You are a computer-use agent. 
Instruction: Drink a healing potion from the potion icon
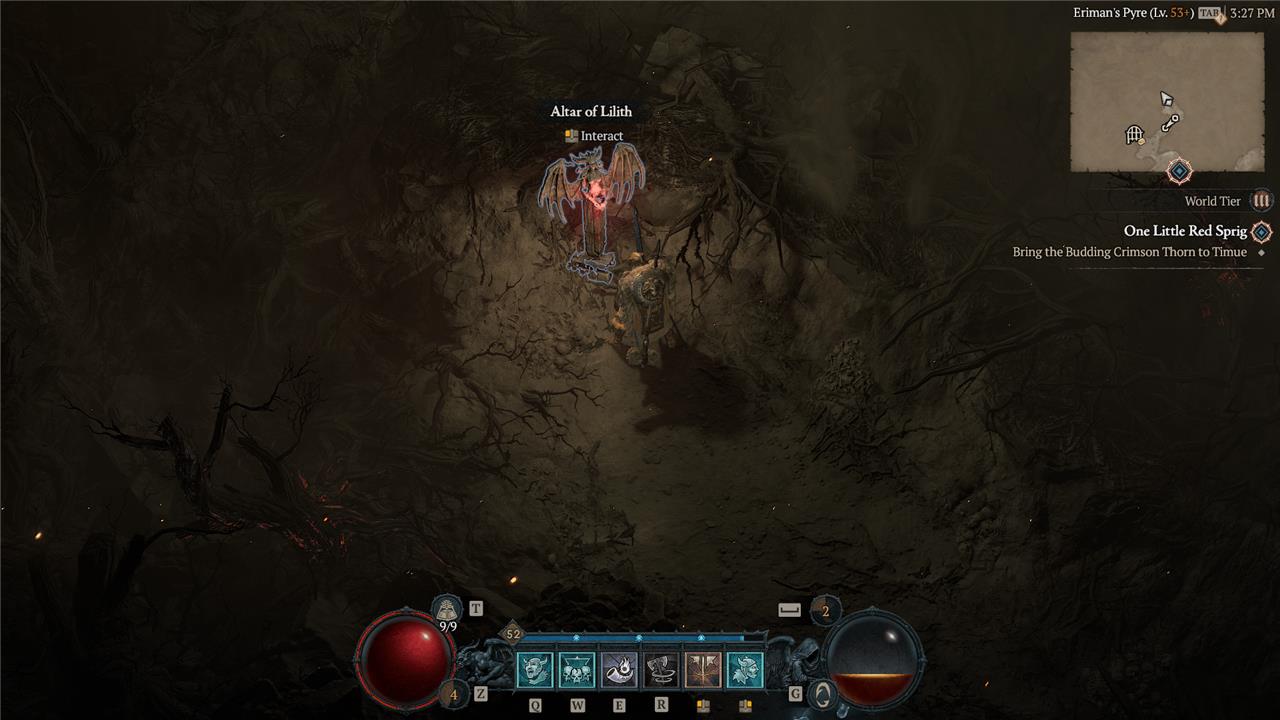453,693
